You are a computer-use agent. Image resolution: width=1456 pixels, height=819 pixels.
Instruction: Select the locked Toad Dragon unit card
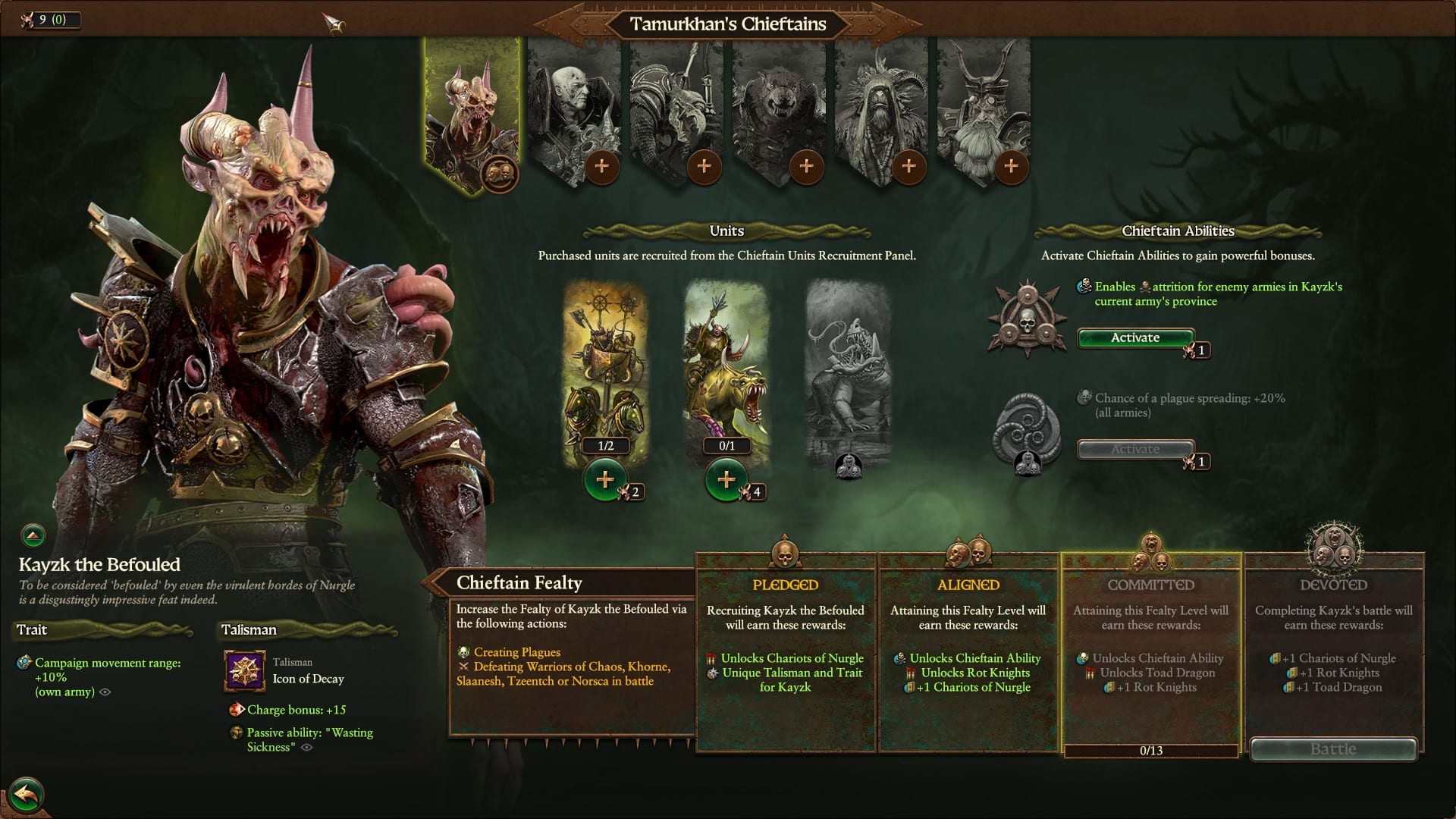coord(848,372)
